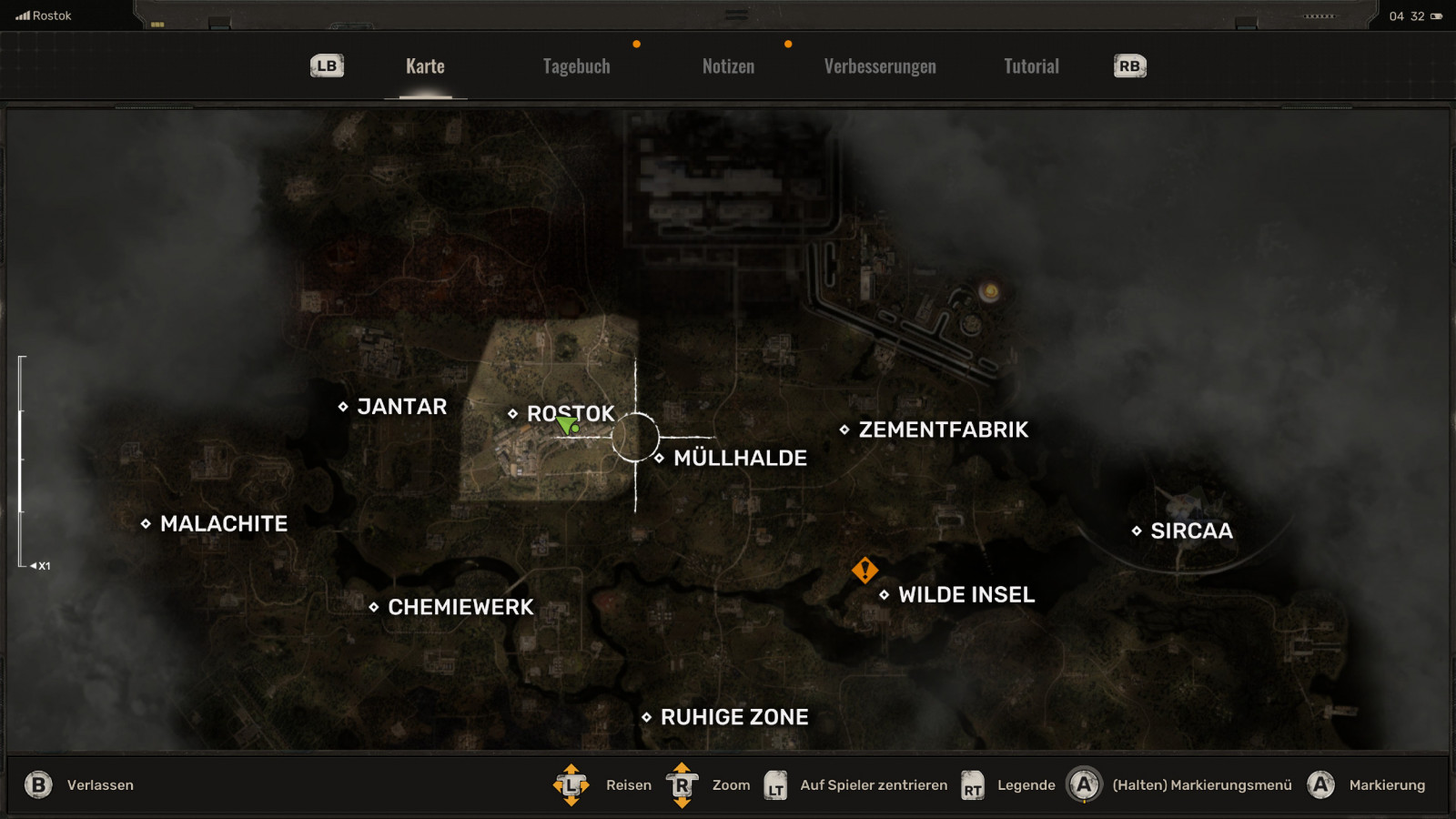Image resolution: width=1456 pixels, height=819 pixels.
Task: Select the Zementfabrik region marker
Action: click(x=844, y=430)
